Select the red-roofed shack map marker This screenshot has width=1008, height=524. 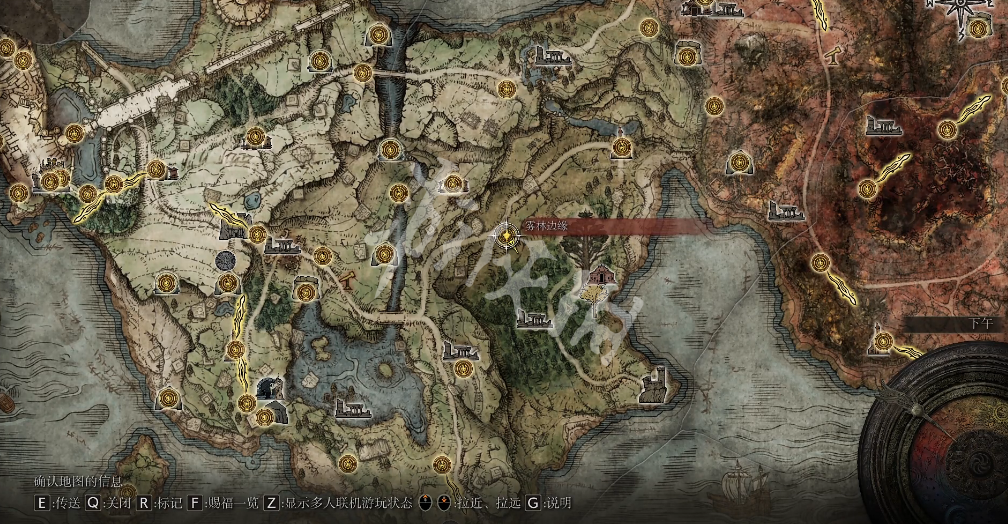pos(601,273)
